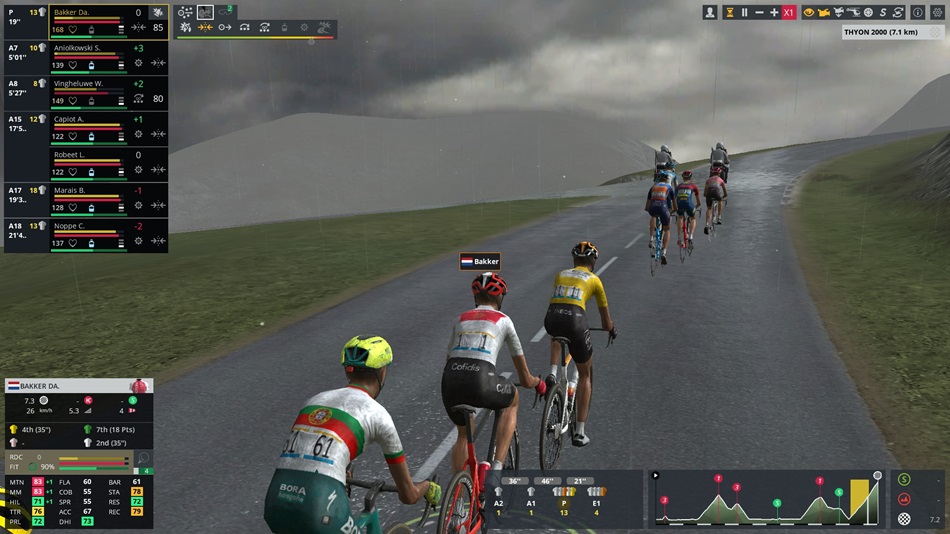
Task: Click the stage elevation profile
Action: coord(765,498)
